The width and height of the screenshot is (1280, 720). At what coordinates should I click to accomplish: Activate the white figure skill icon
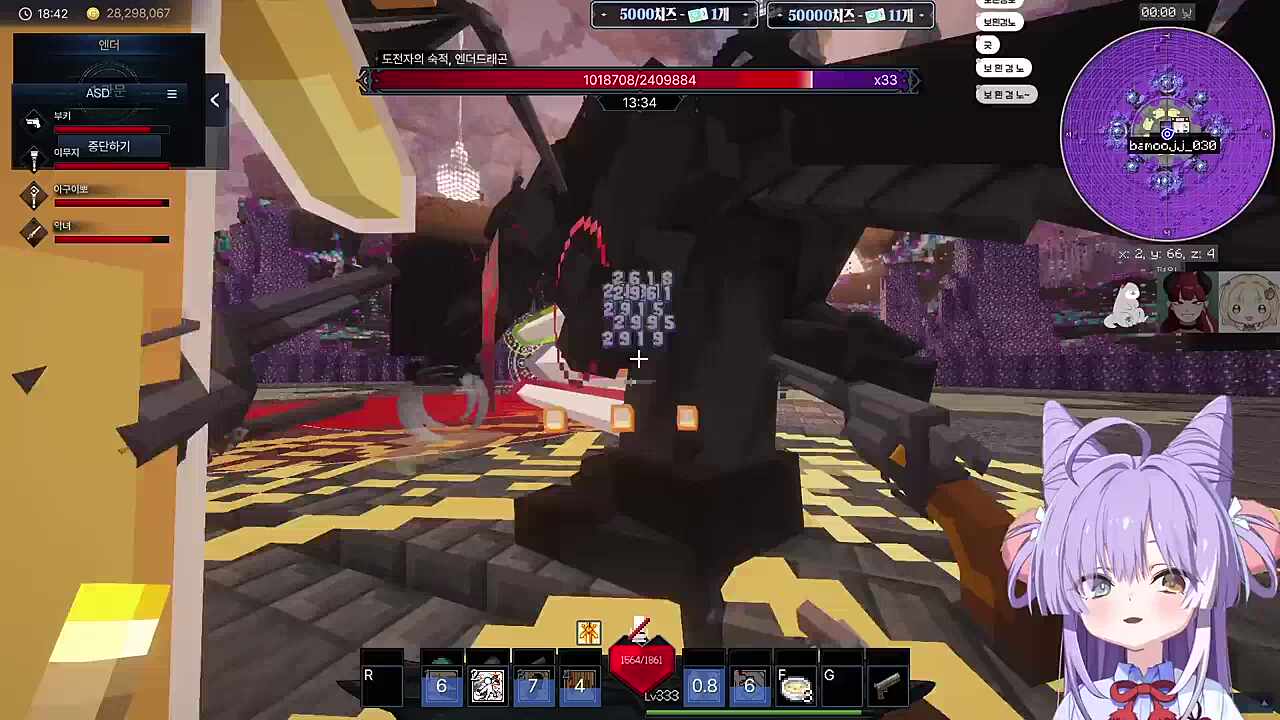coord(487,685)
